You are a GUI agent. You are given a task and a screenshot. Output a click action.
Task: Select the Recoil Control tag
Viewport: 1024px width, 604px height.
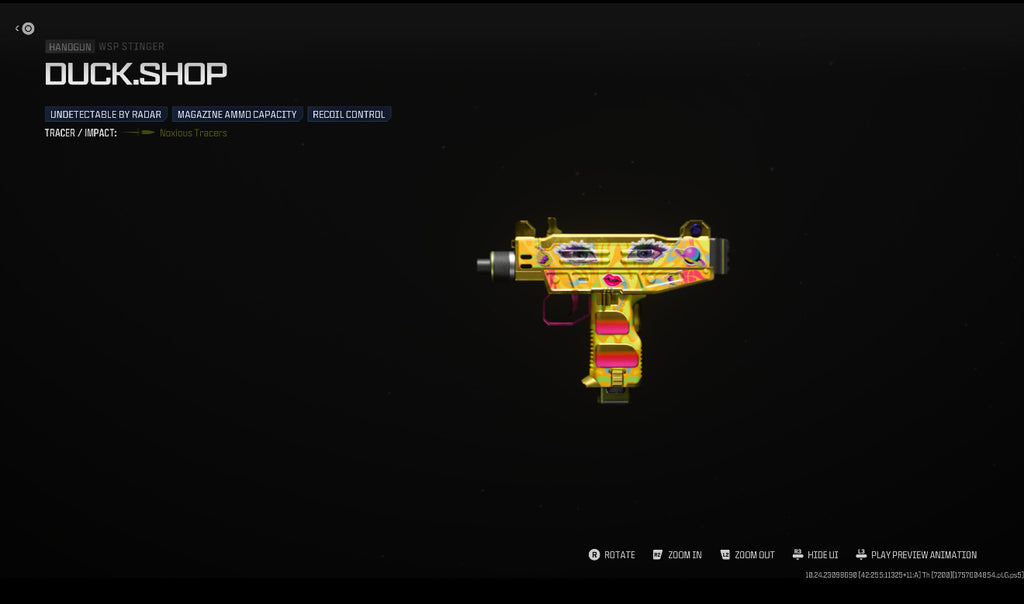point(349,115)
